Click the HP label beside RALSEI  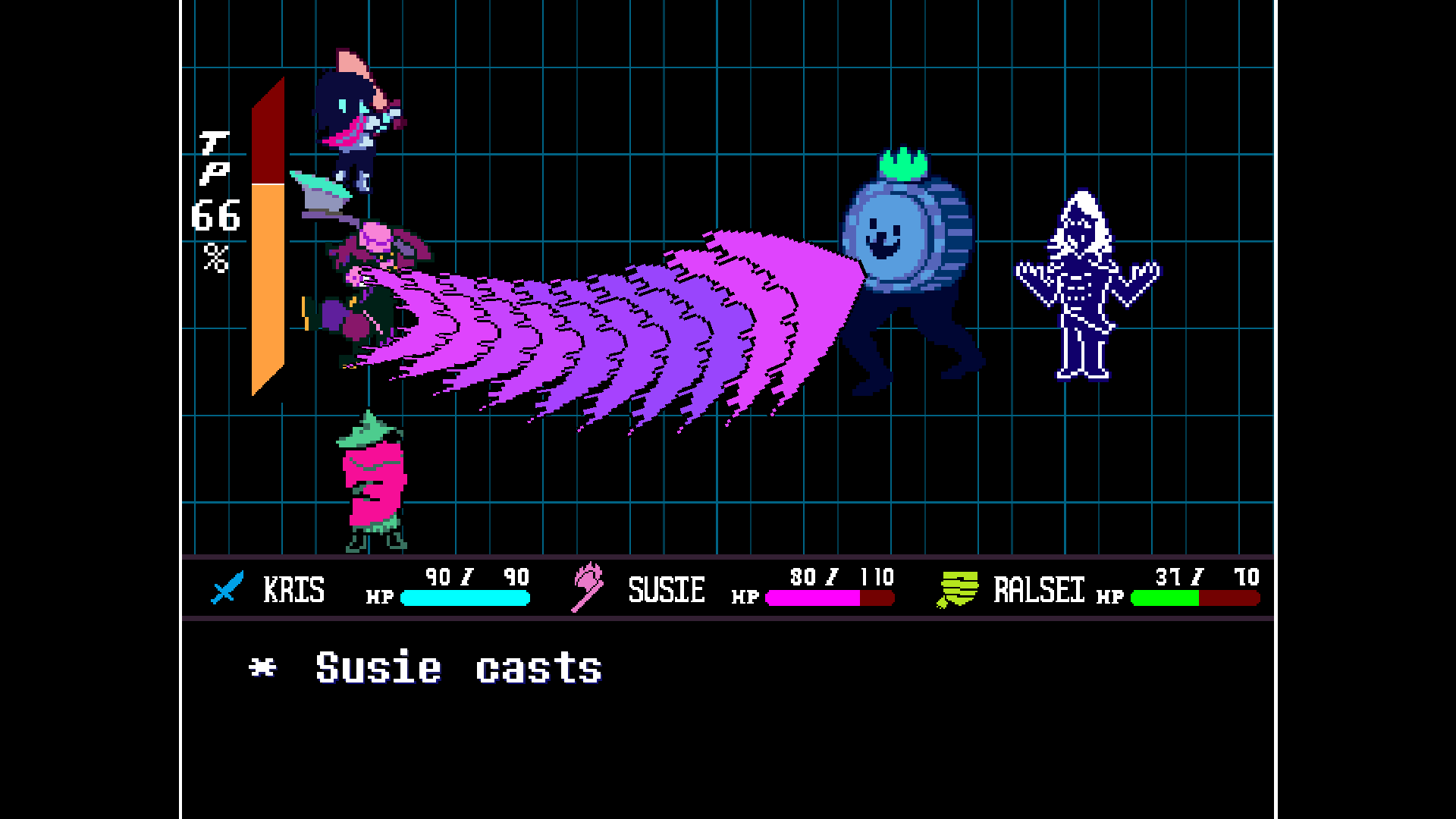[1110, 598]
